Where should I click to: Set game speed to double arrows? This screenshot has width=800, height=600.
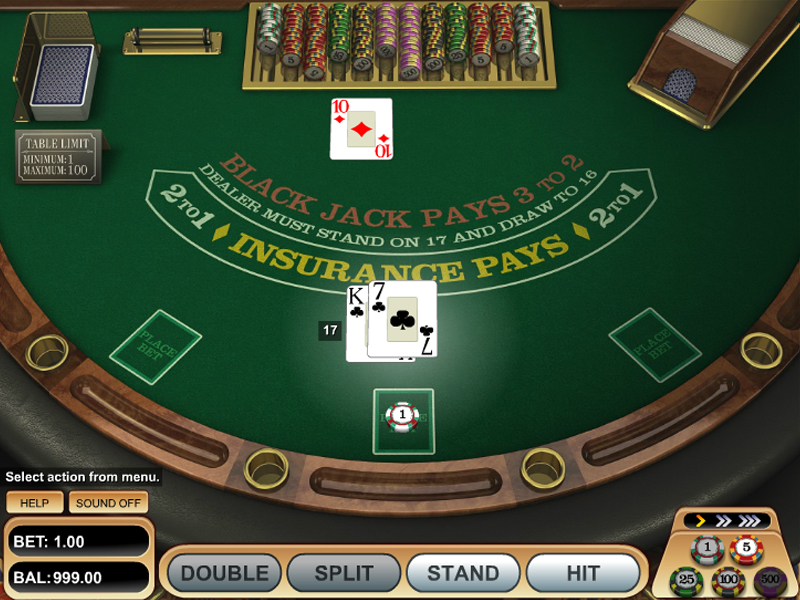[x=722, y=521]
